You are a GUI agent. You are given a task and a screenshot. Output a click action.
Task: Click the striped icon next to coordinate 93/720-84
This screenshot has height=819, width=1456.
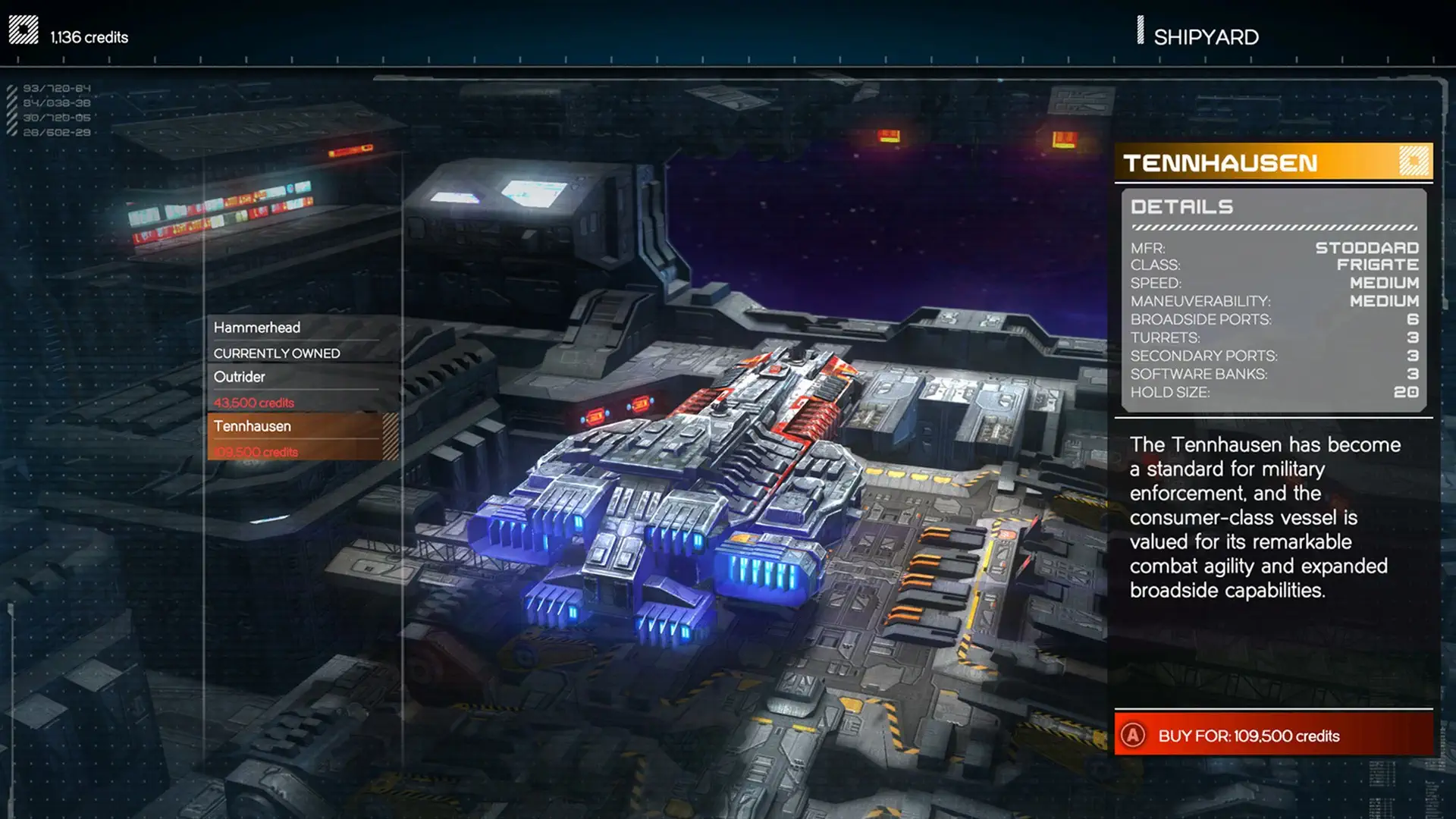coord(11,86)
